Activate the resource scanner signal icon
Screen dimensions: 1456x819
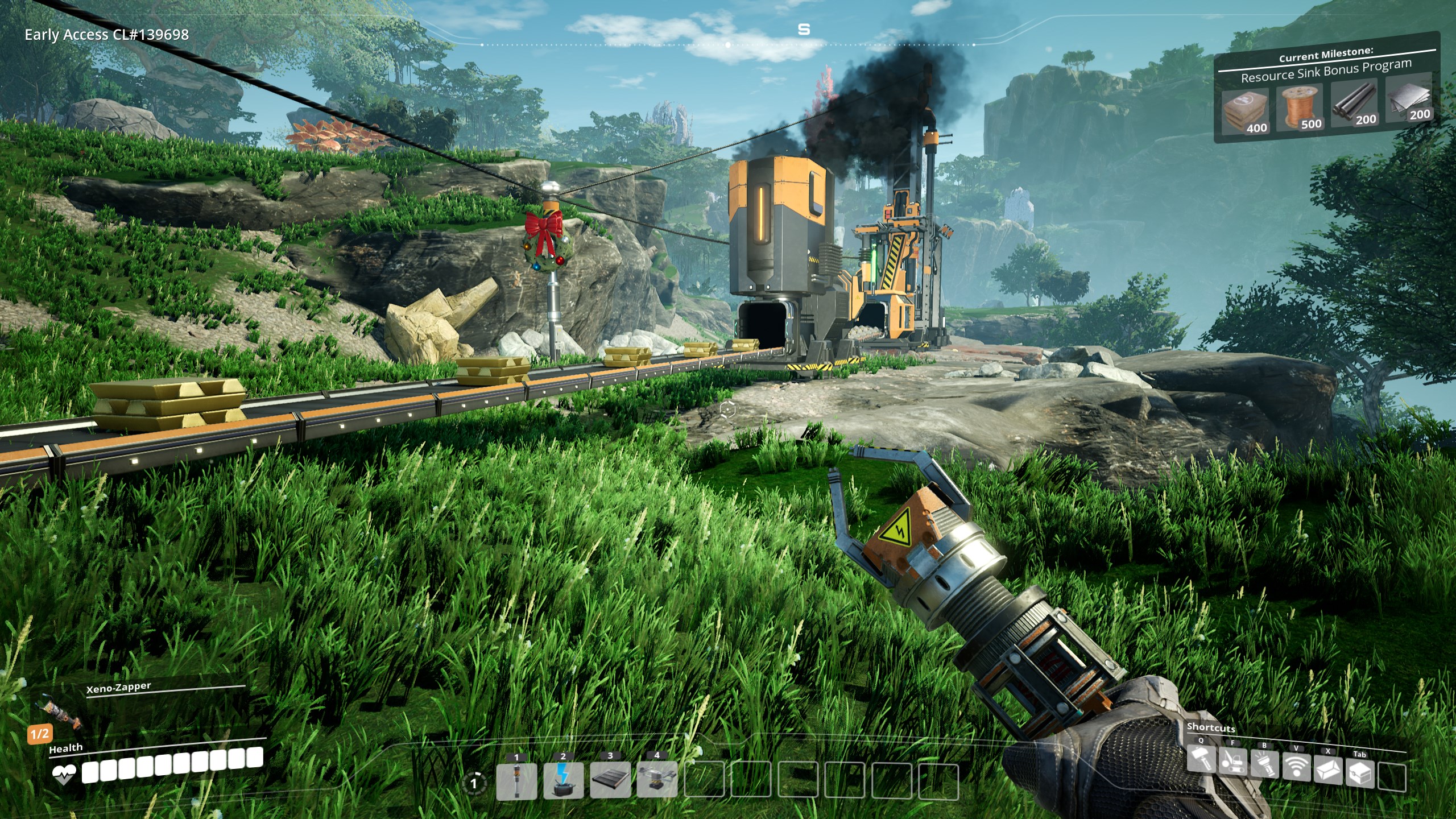(1296, 767)
